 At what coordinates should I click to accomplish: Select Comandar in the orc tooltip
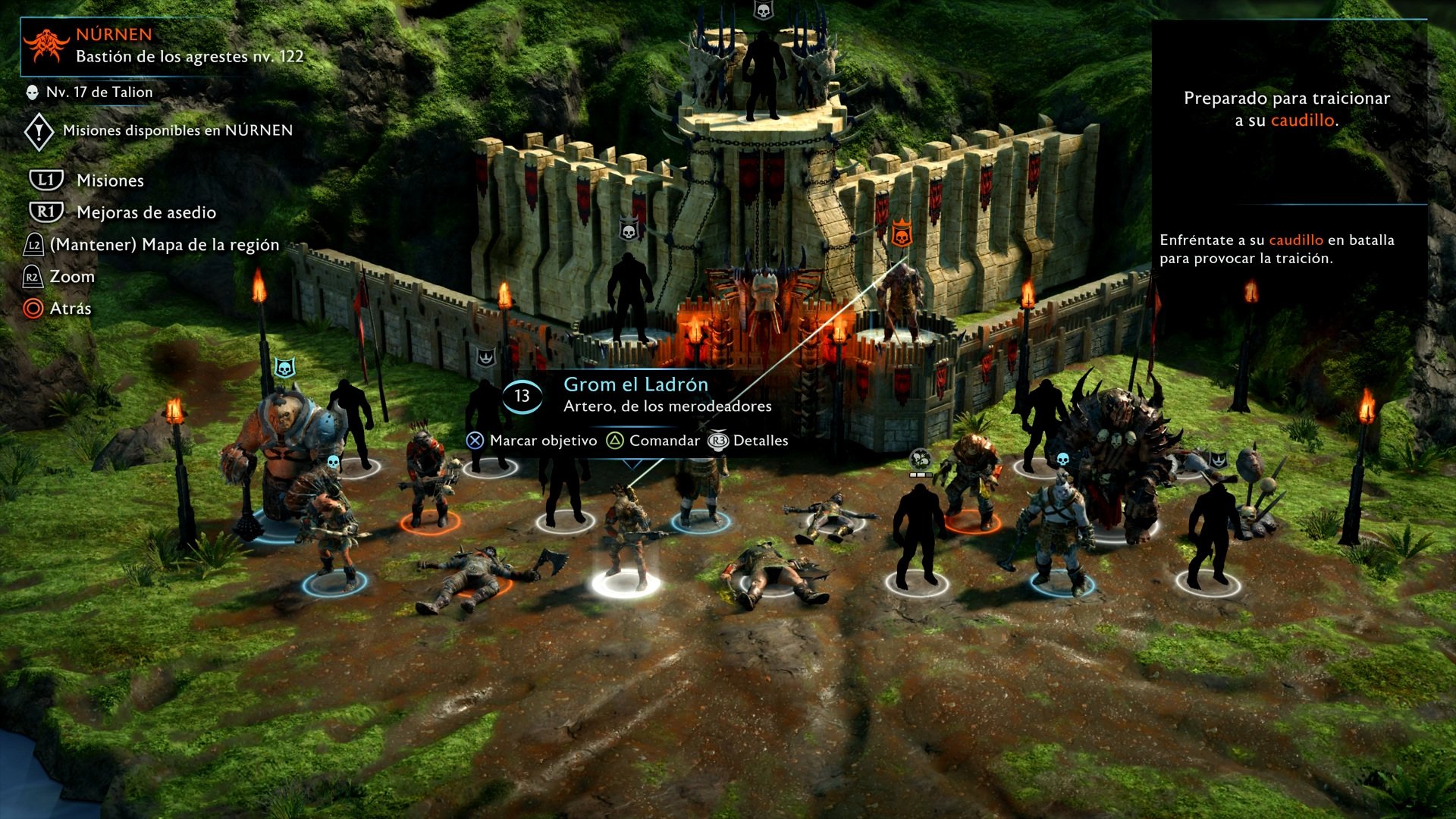tap(664, 441)
